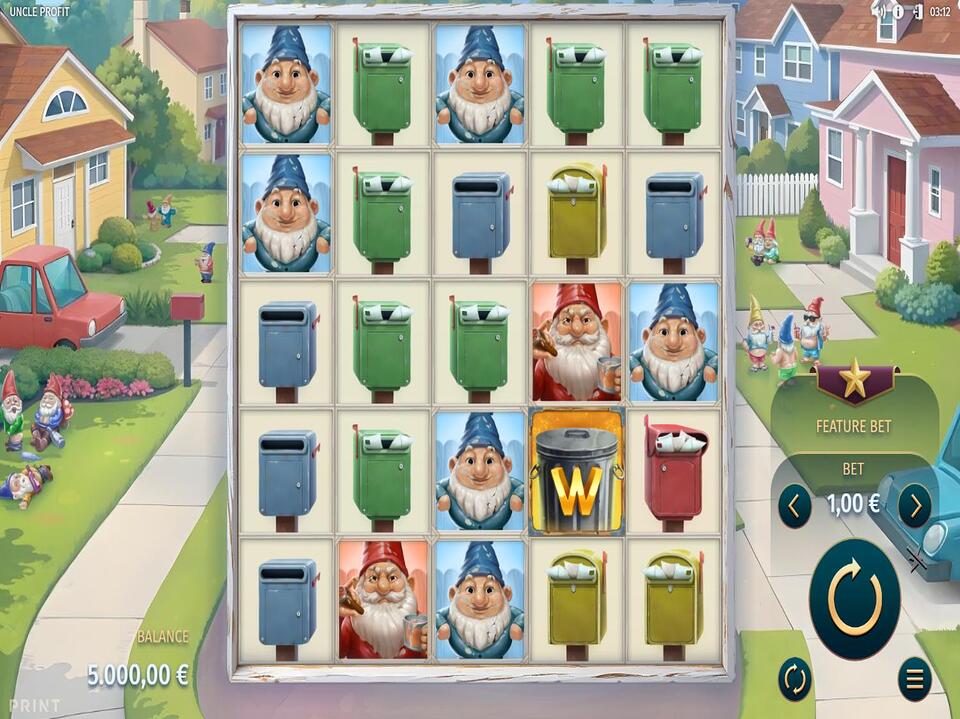
Task: Open the Feature Bet panel
Action: tap(854, 425)
